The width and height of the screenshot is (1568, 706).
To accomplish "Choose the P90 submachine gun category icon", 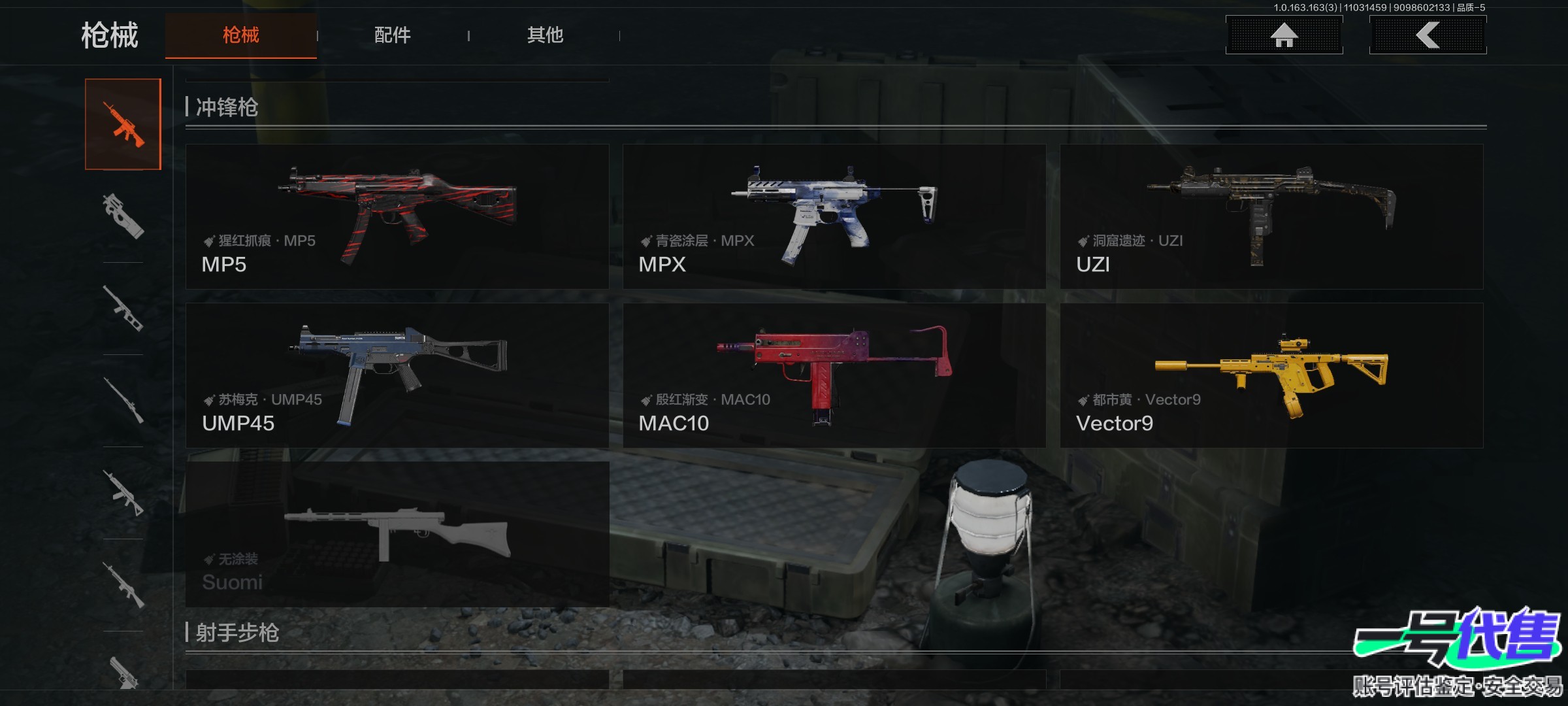I will pos(123,216).
